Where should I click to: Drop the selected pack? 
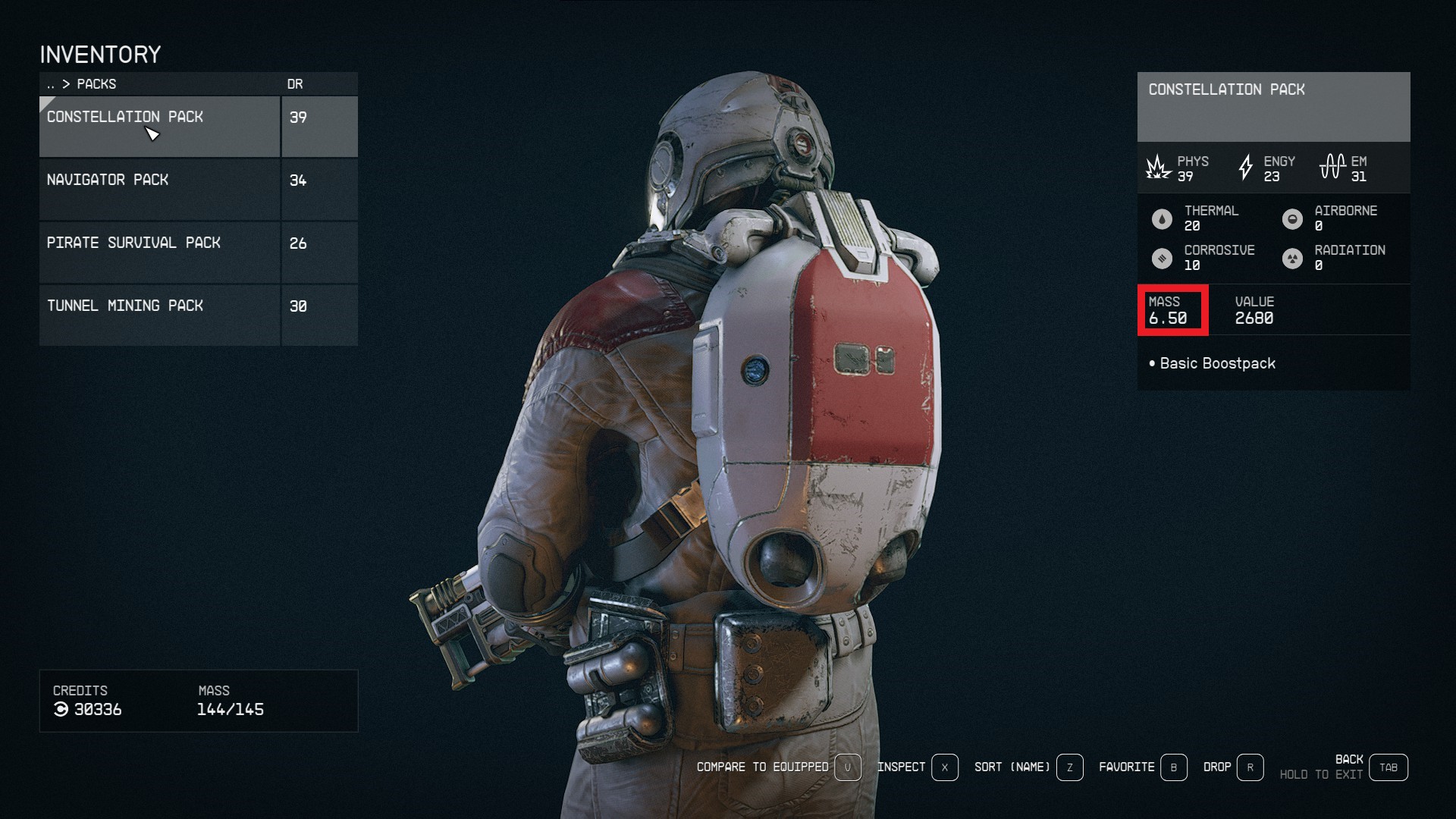tap(1232, 767)
